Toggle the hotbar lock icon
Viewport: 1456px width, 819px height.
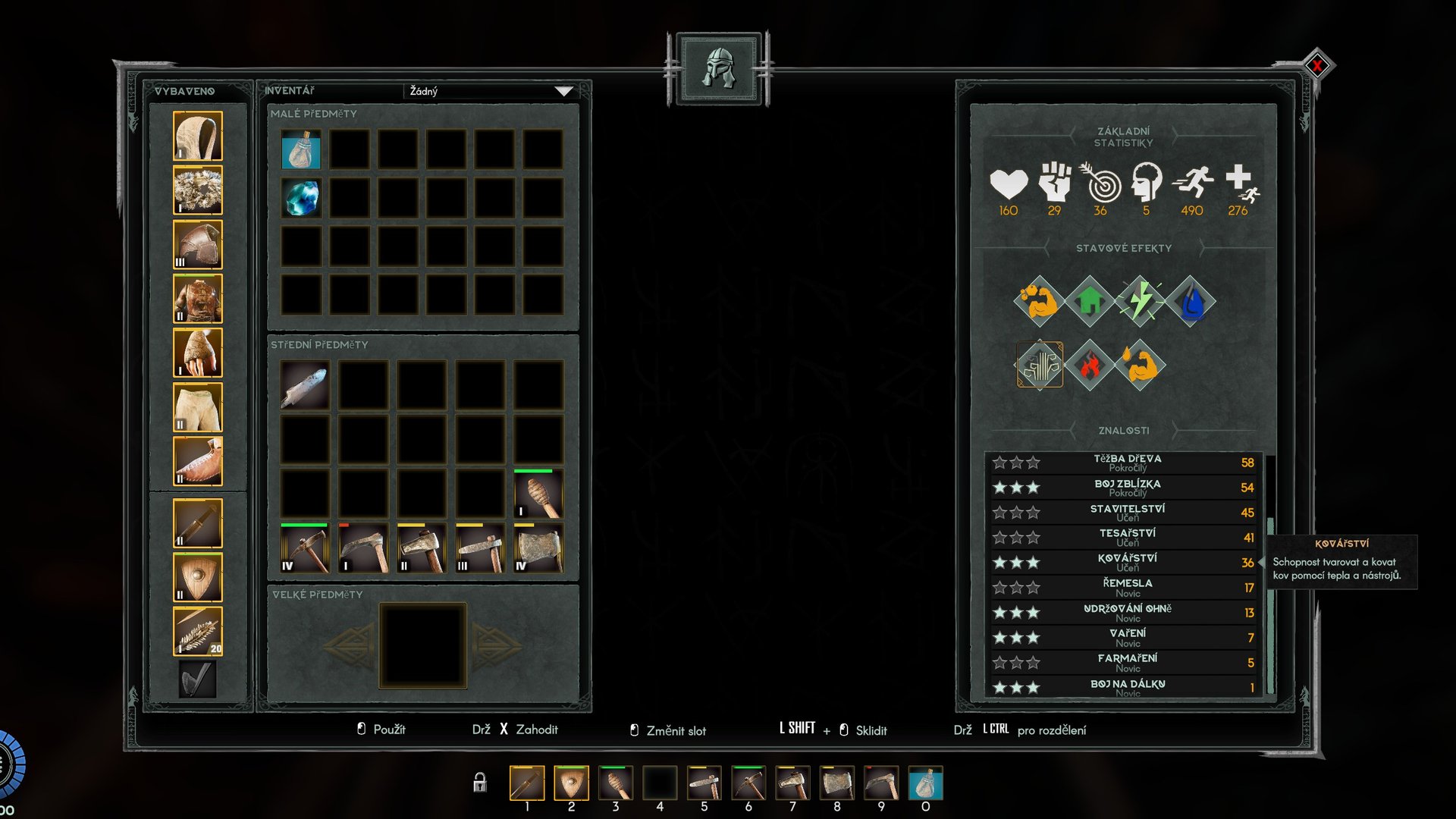coord(480,781)
